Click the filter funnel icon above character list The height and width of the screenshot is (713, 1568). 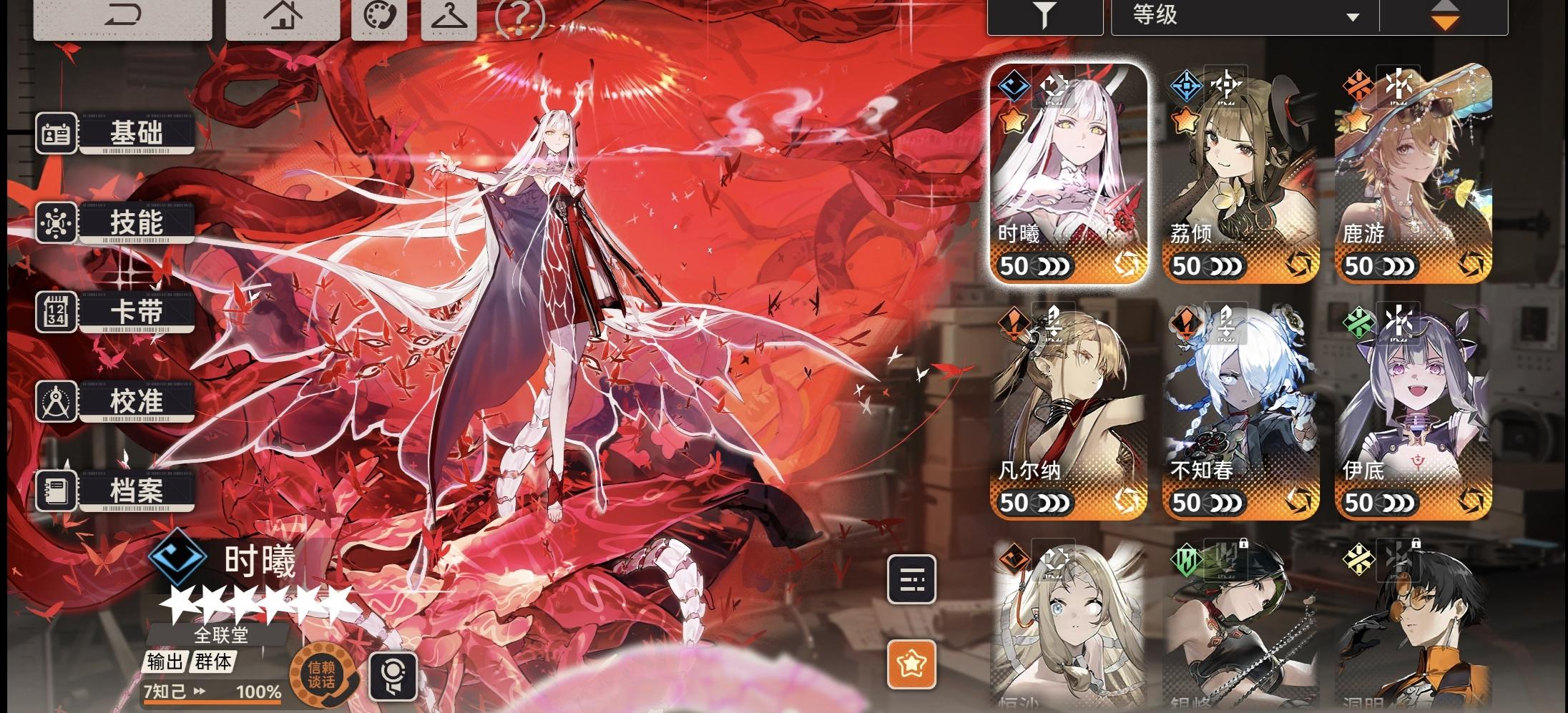click(x=1045, y=16)
